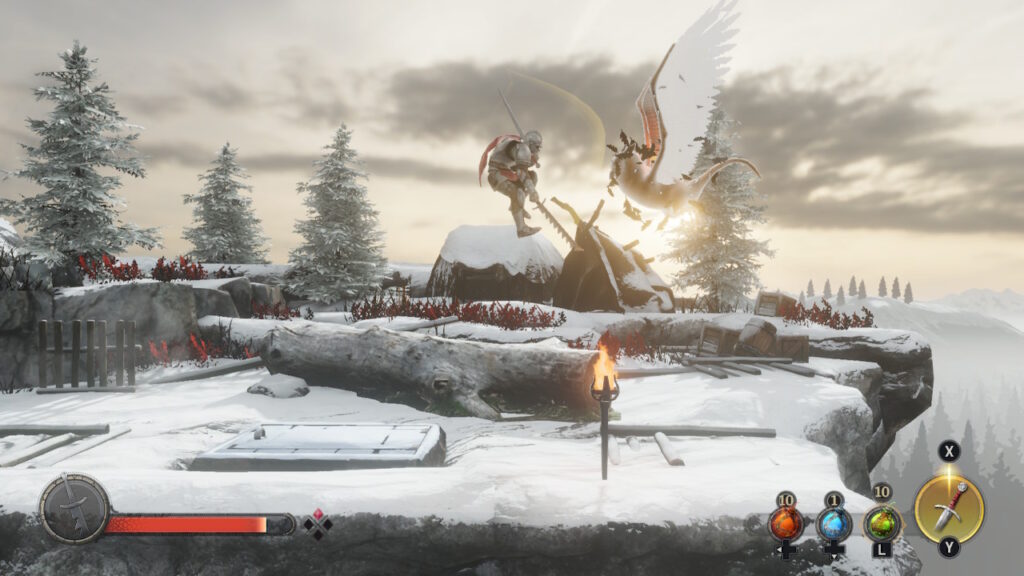Select the red diamond charge indicator
The image size is (1024, 576).
[x=318, y=524]
